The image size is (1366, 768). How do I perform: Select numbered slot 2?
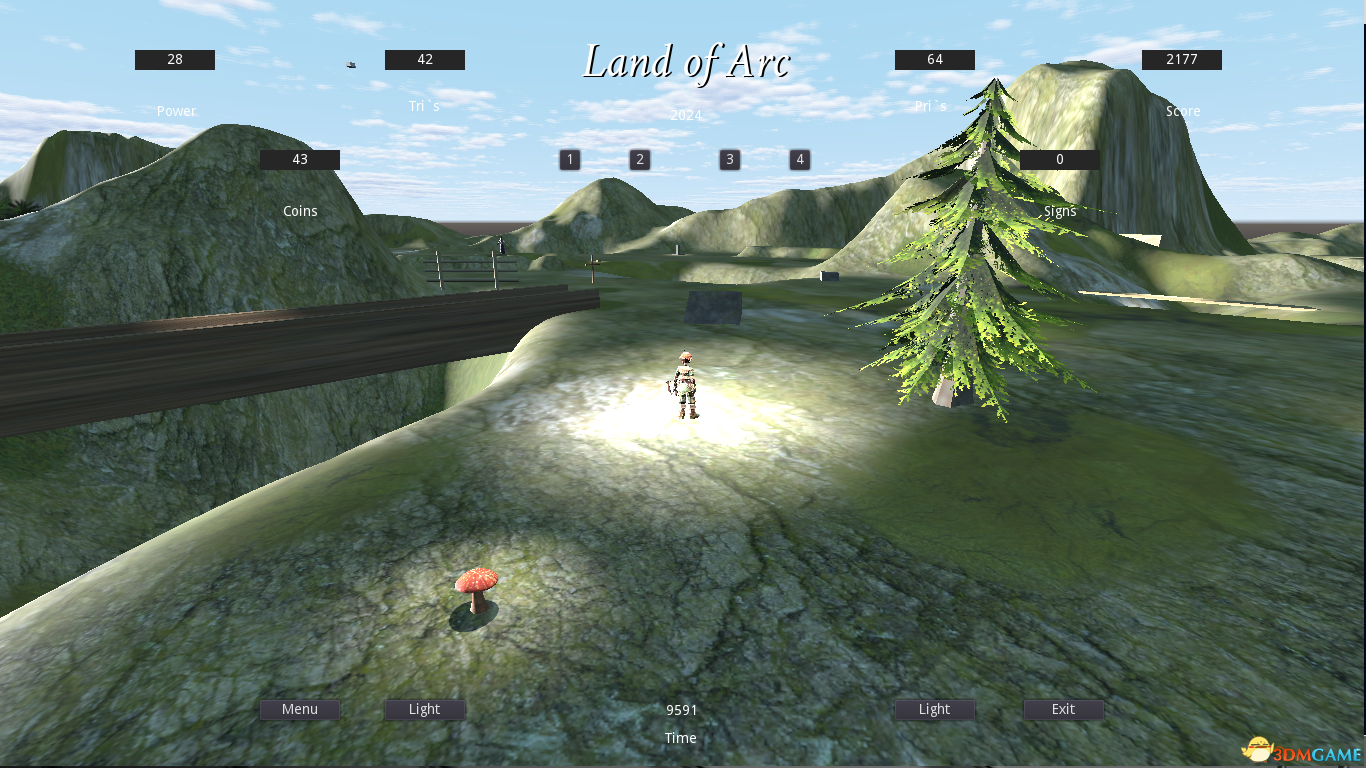pos(639,159)
